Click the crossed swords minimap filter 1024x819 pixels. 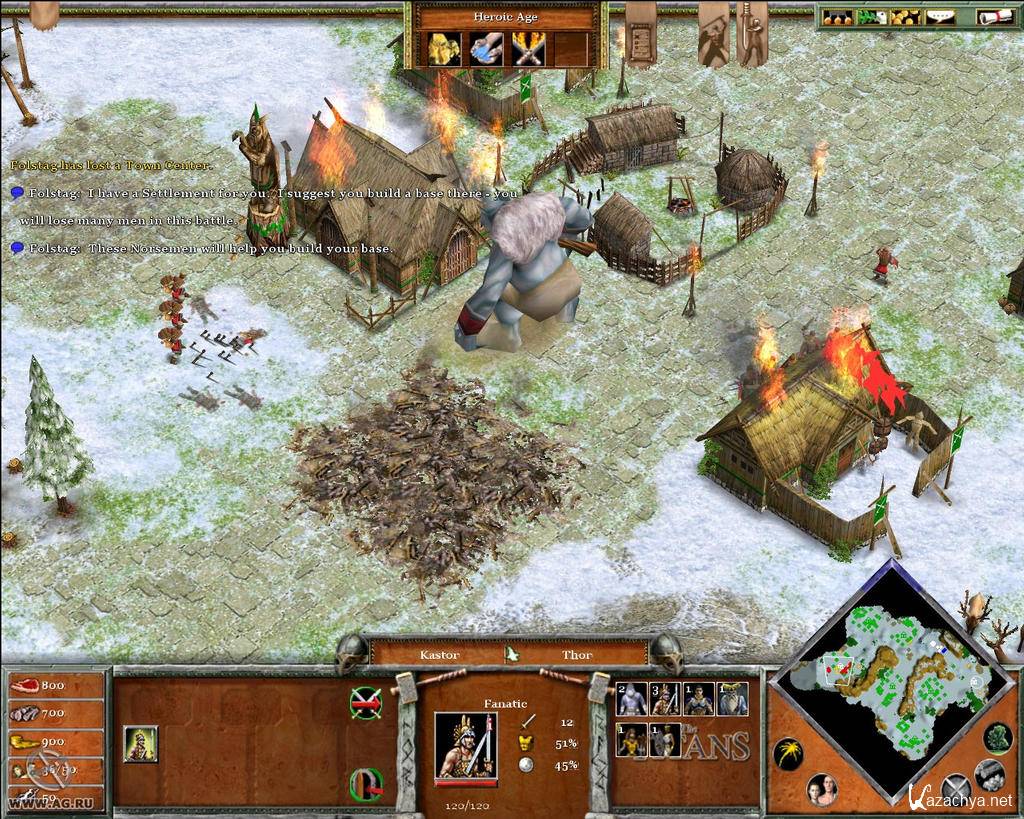(x=957, y=790)
